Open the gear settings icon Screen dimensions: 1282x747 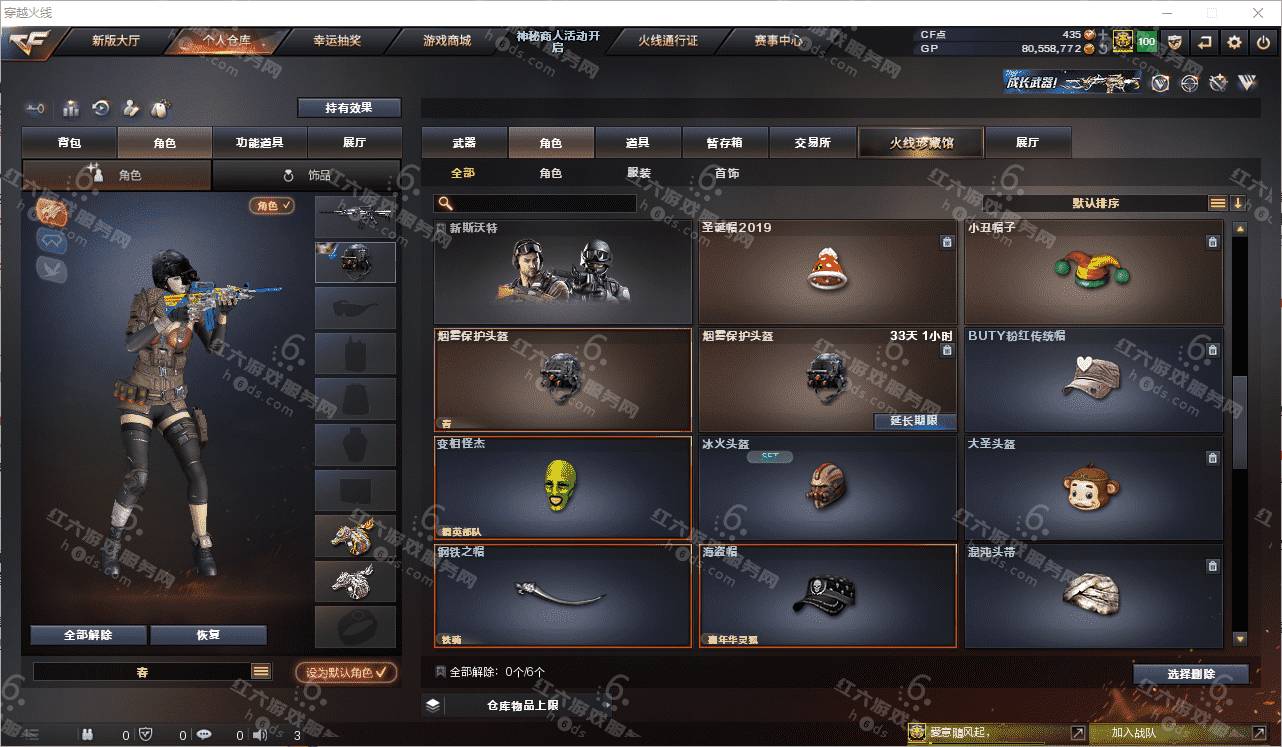click(1234, 42)
